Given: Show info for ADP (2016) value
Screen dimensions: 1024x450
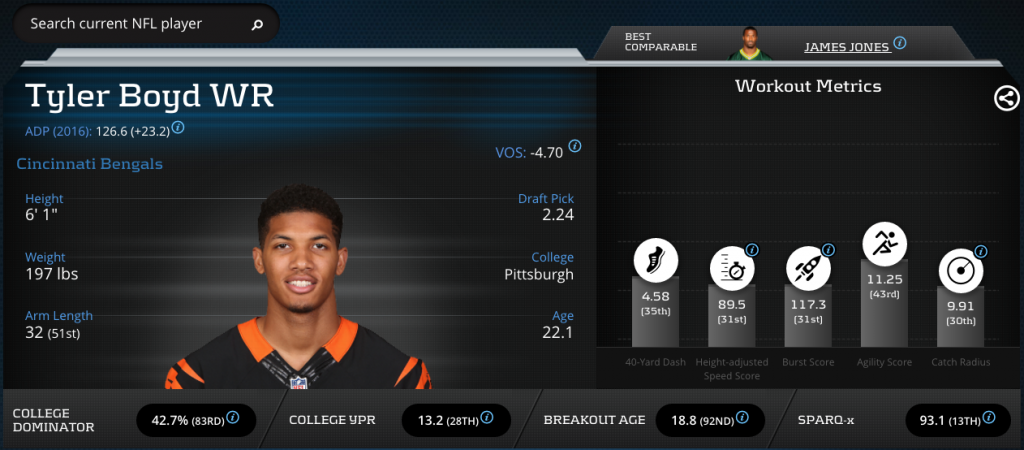Looking at the screenshot, I should click(178, 128).
